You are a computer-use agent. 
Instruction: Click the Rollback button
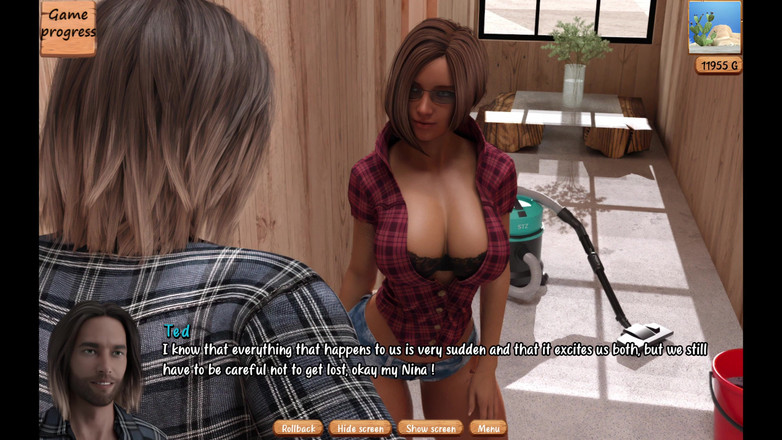[298, 428]
